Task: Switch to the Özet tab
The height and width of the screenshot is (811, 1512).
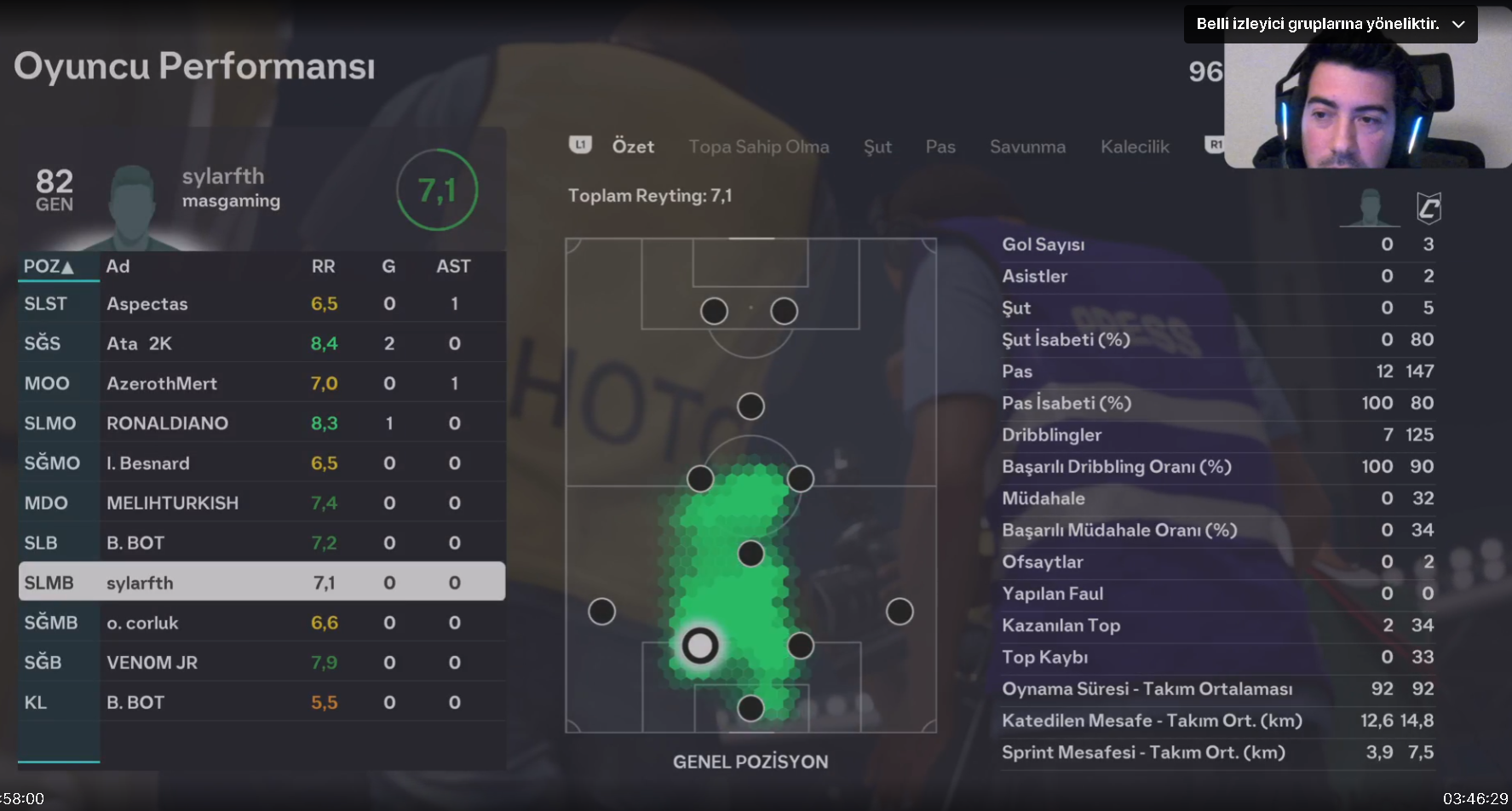Action: coord(633,147)
